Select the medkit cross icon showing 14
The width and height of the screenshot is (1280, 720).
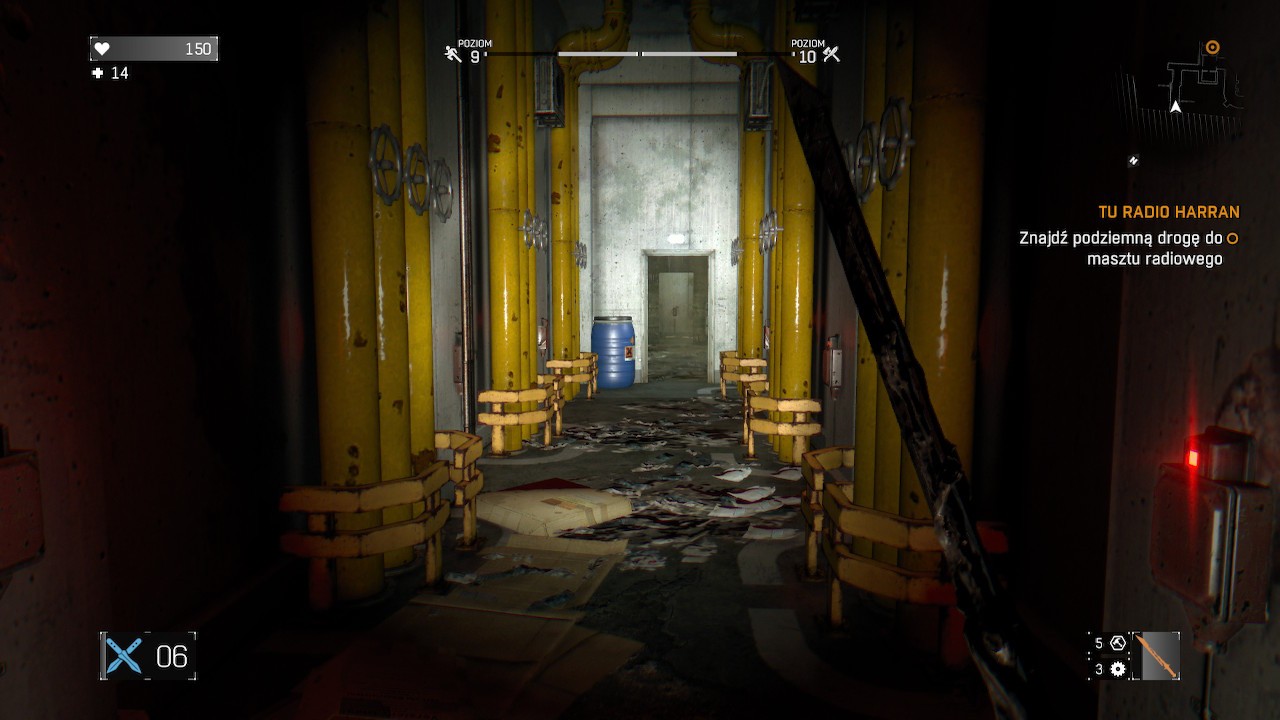coord(96,72)
